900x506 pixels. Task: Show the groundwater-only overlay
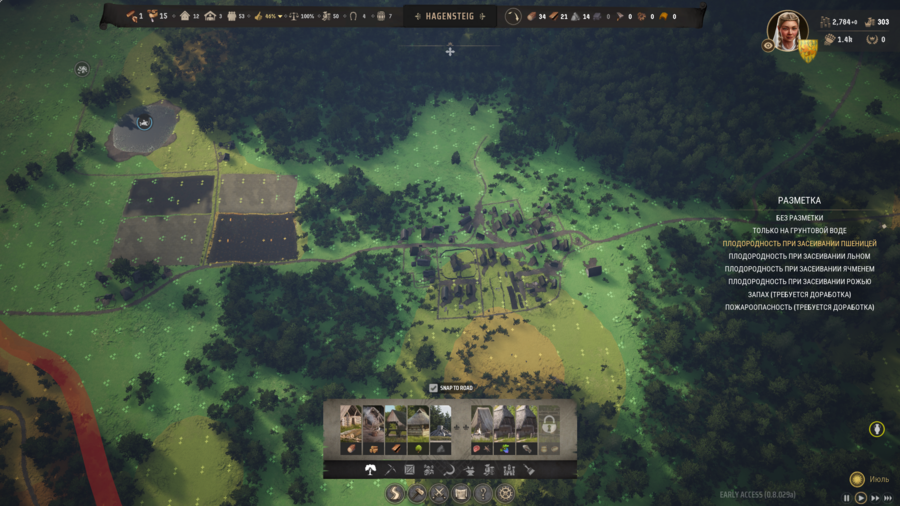pyautogui.click(x=799, y=231)
